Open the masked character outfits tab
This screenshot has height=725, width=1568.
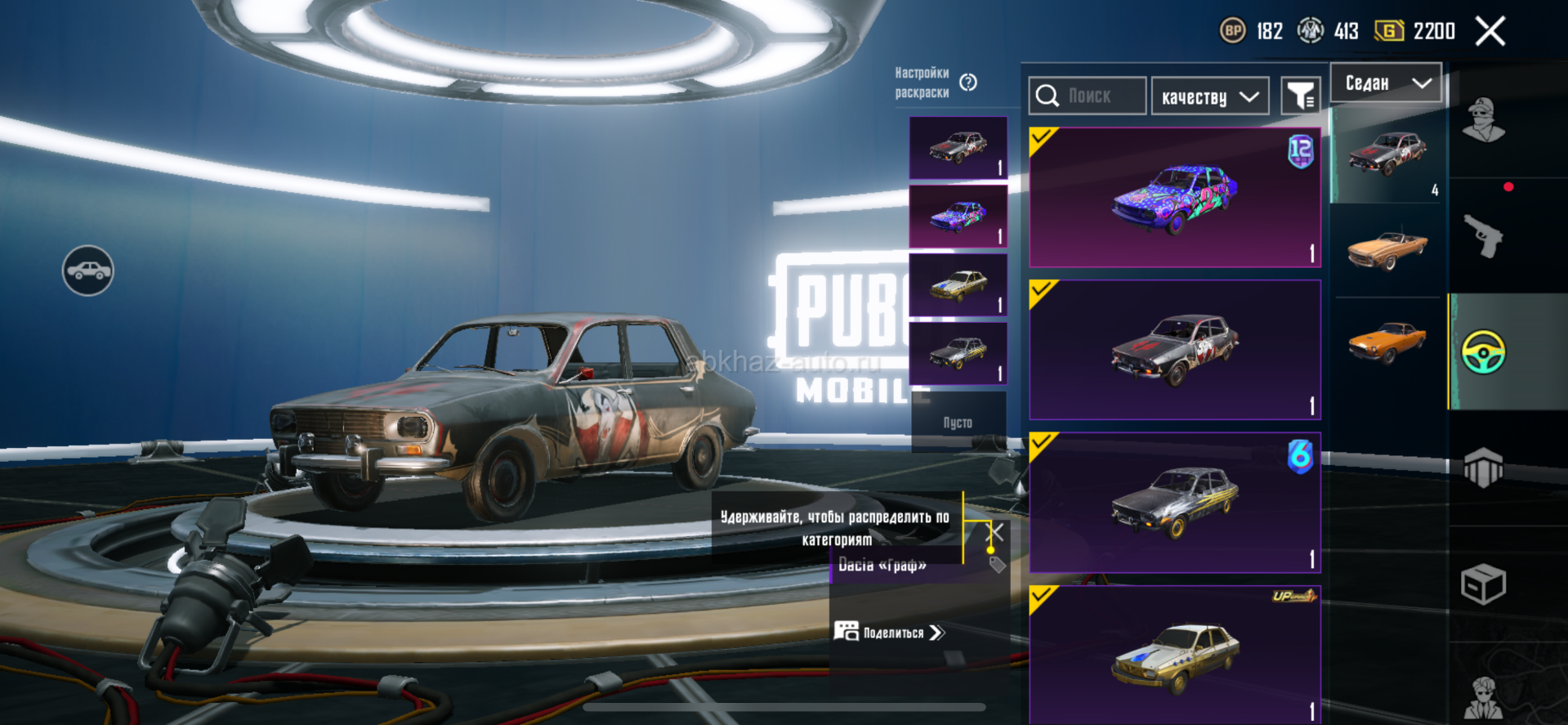[x=1483, y=120]
